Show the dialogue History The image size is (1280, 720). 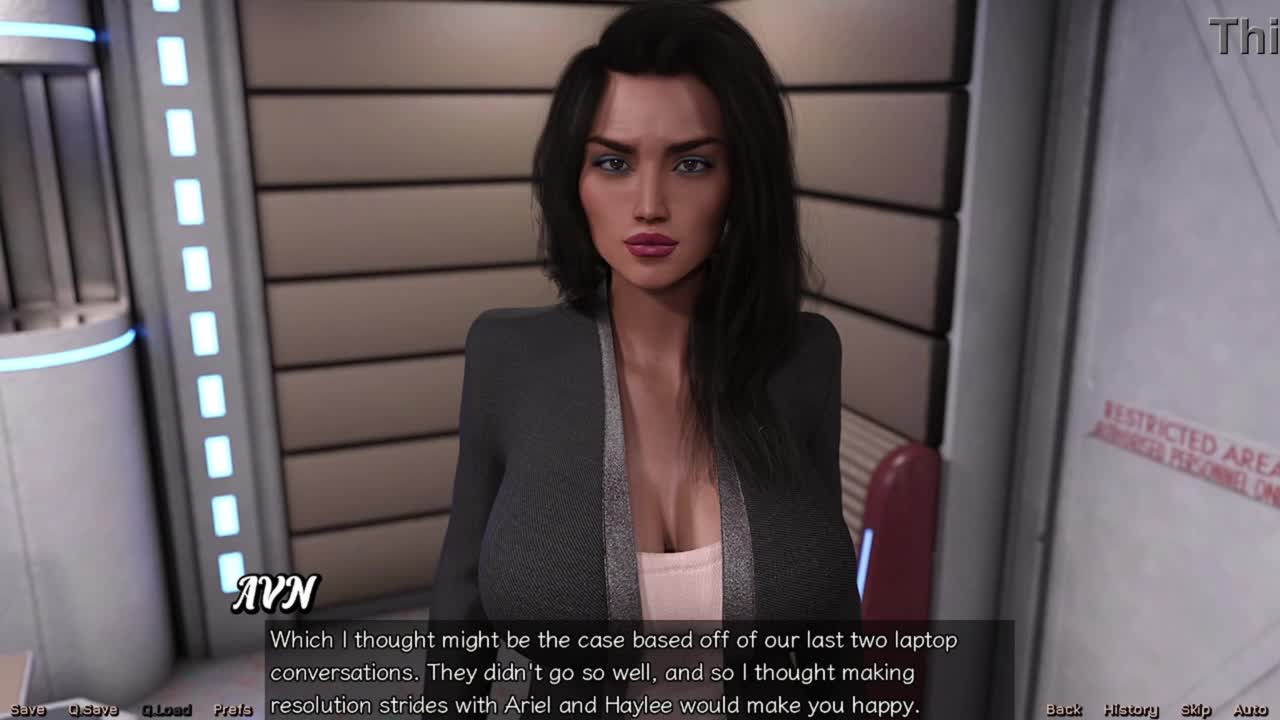click(x=1130, y=710)
